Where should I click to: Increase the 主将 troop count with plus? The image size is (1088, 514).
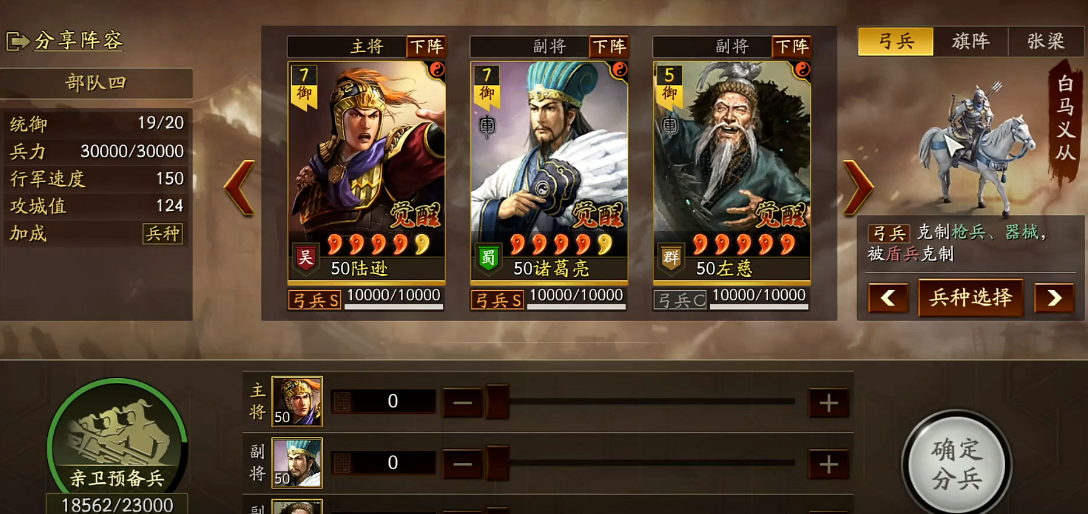click(x=829, y=403)
